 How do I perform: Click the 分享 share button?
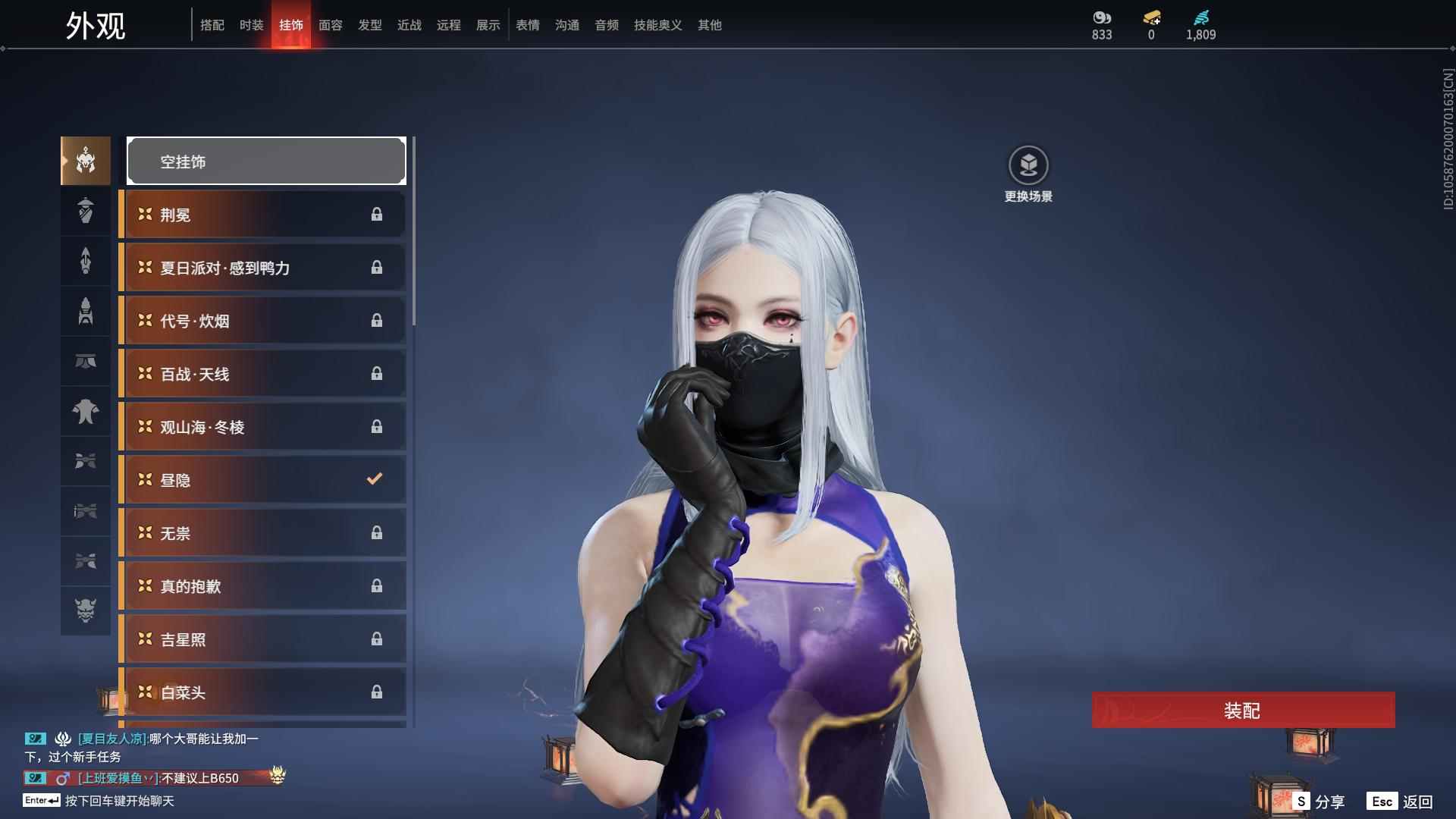tap(1319, 802)
